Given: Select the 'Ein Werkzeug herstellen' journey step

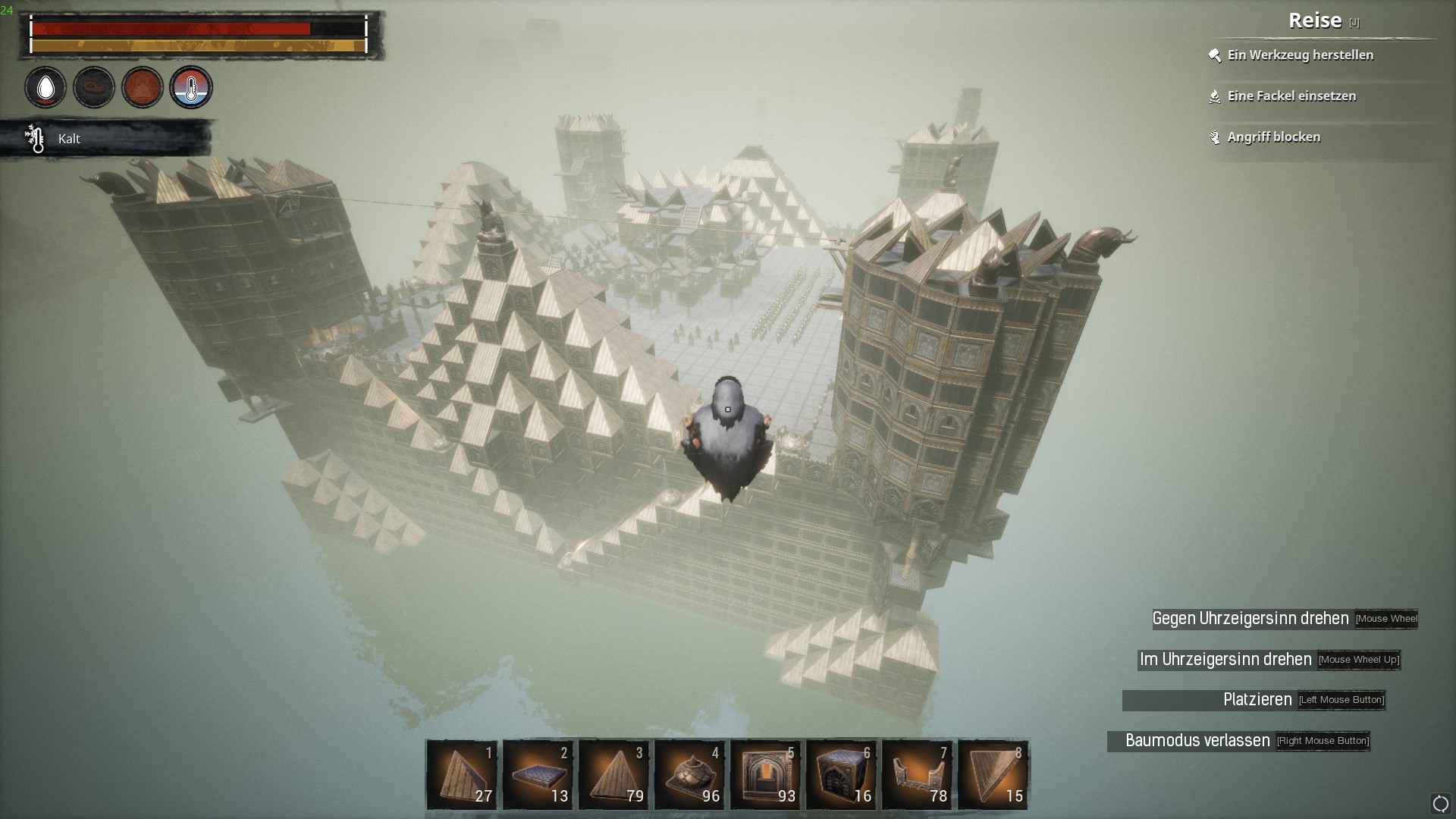Looking at the screenshot, I should [x=1300, y=55].
